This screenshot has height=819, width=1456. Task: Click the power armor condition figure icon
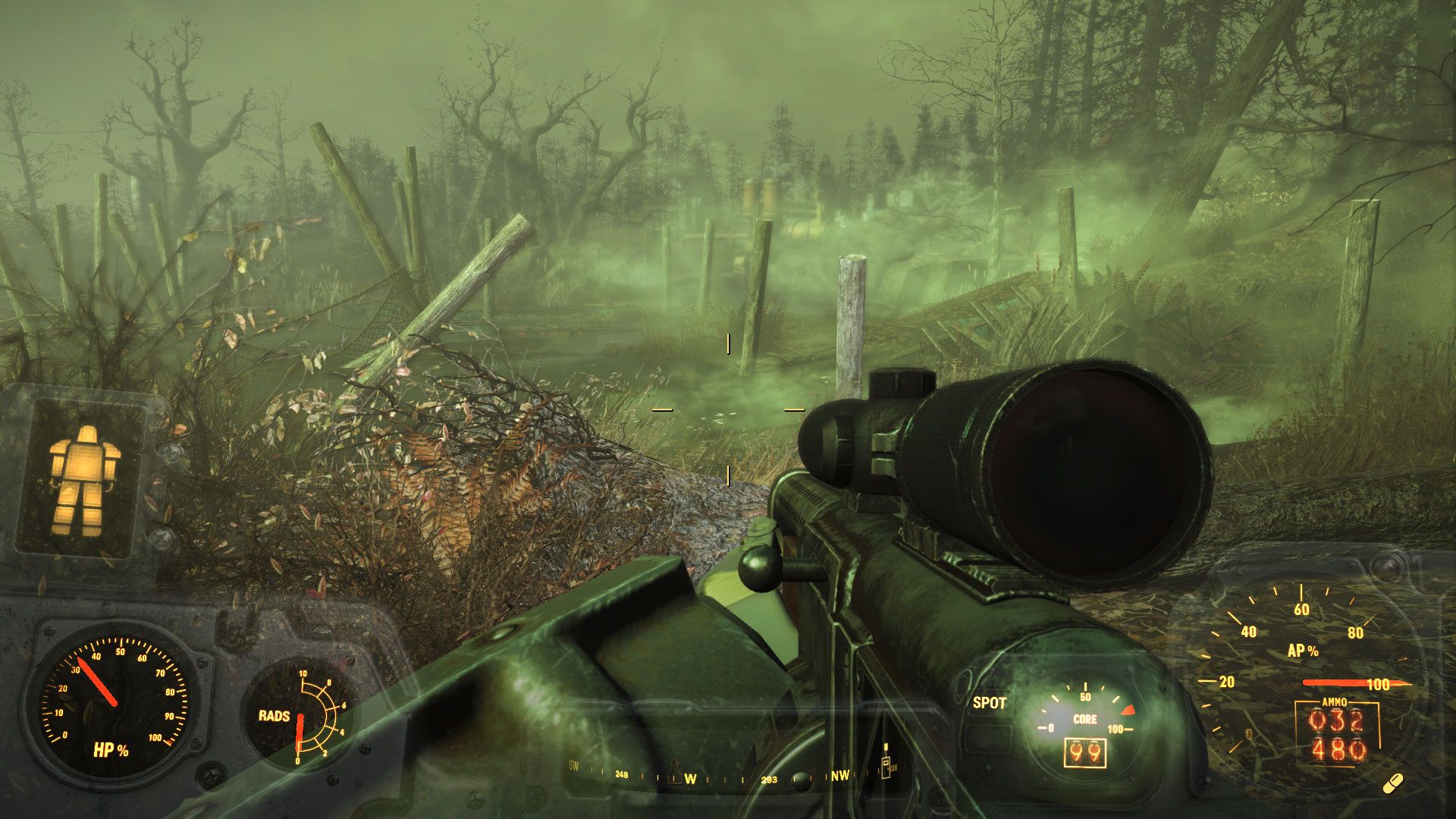(x=84, y=480)
